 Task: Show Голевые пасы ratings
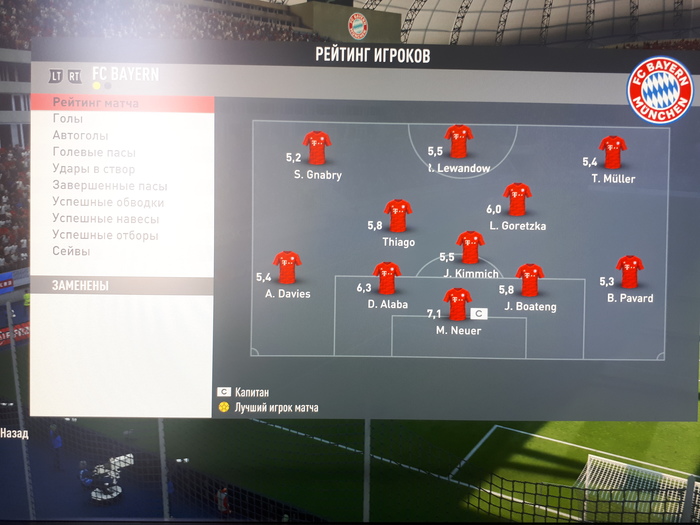[94, 153]
